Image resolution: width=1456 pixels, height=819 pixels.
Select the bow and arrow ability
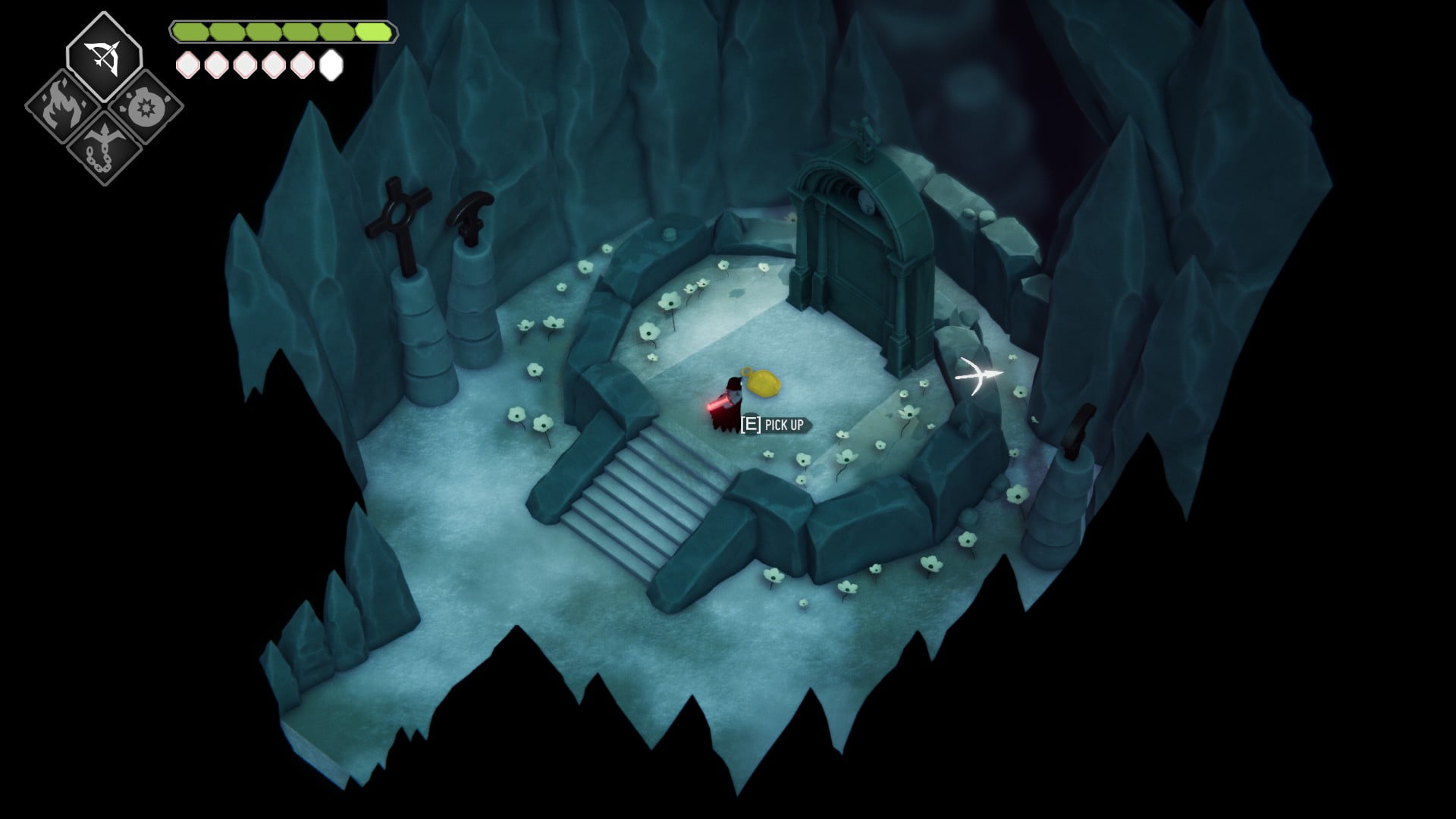click(x=104, y=56)
